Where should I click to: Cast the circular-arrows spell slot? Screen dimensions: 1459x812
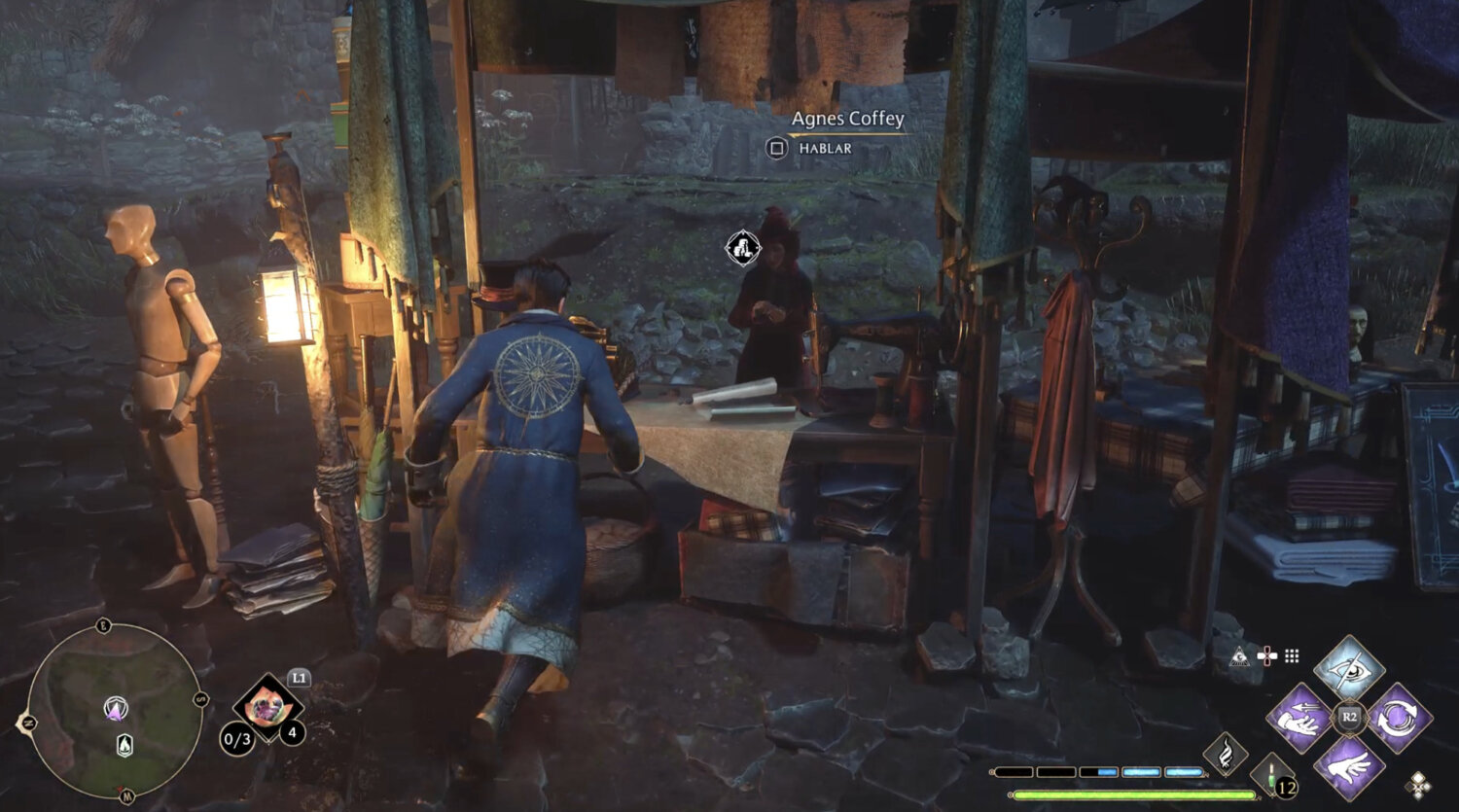[1399, 719]
